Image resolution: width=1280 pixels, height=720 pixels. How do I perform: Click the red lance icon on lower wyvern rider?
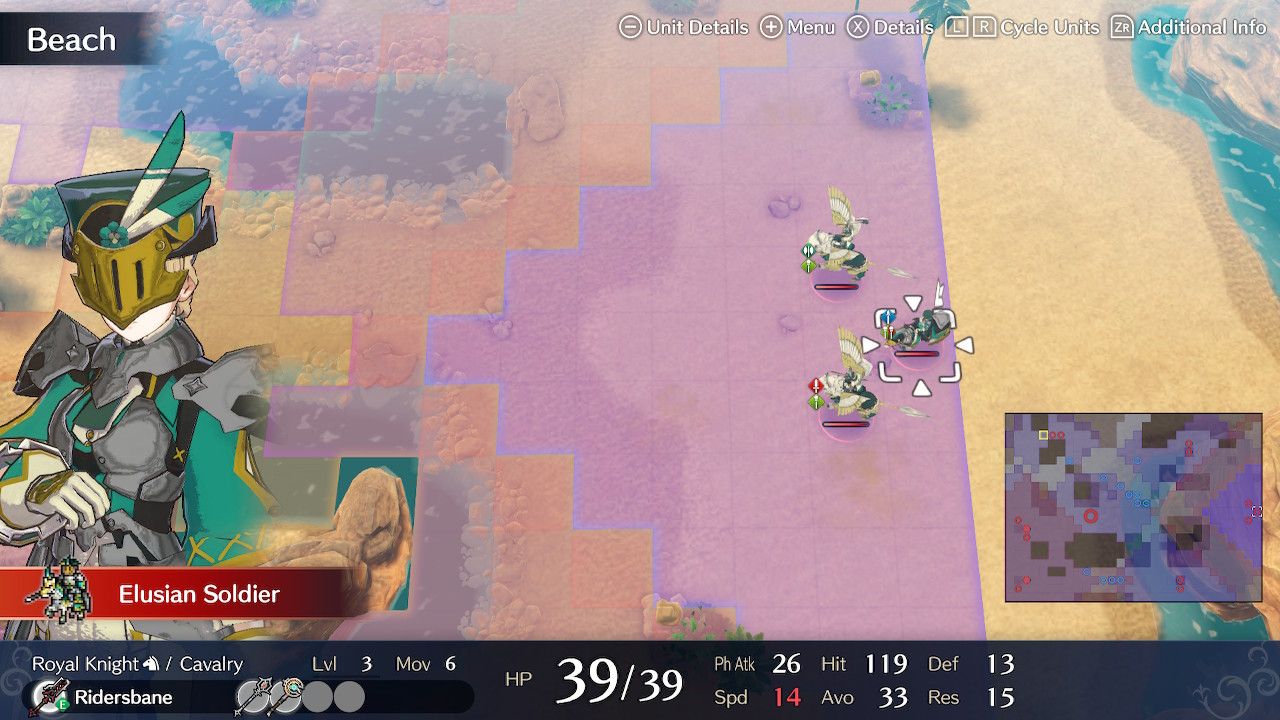point(814,384)
